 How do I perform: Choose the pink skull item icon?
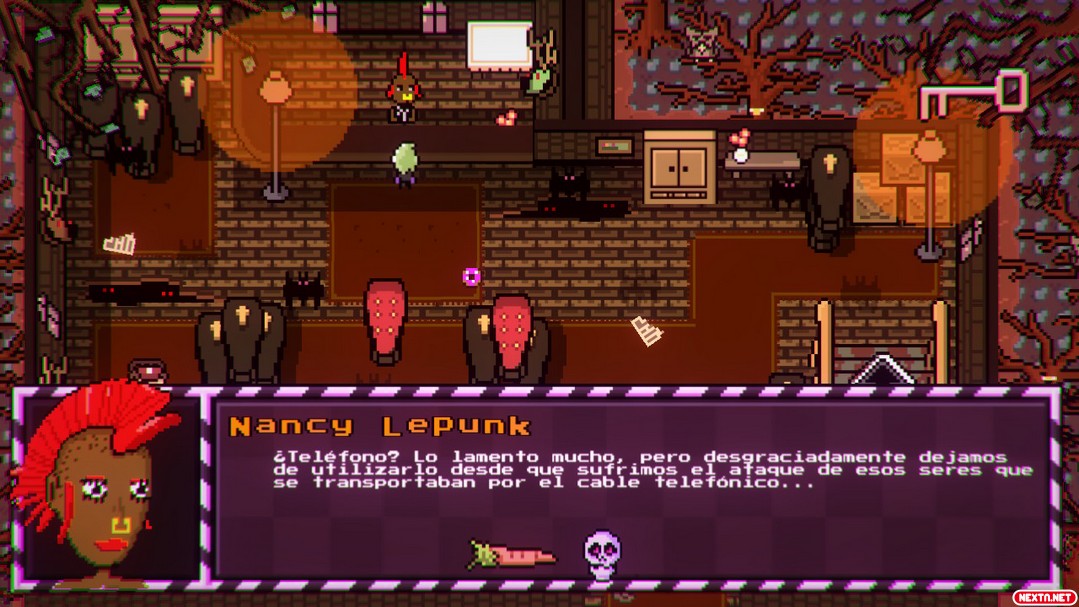coord(602,555)
